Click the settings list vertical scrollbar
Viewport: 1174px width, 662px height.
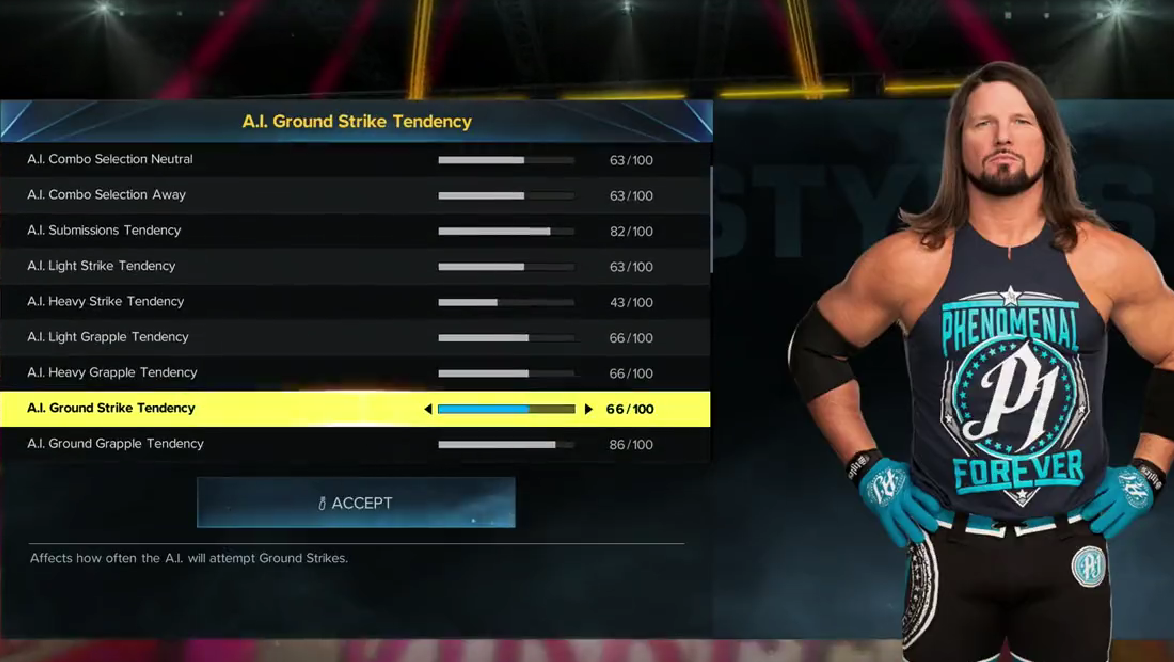[x=711, y=220]
